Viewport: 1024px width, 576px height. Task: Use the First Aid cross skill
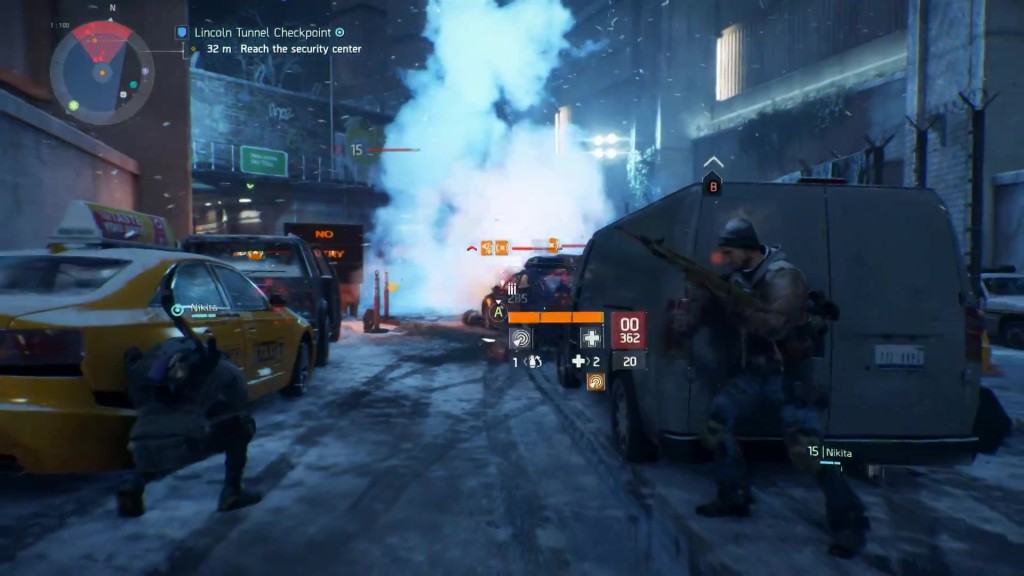(589, 338)
